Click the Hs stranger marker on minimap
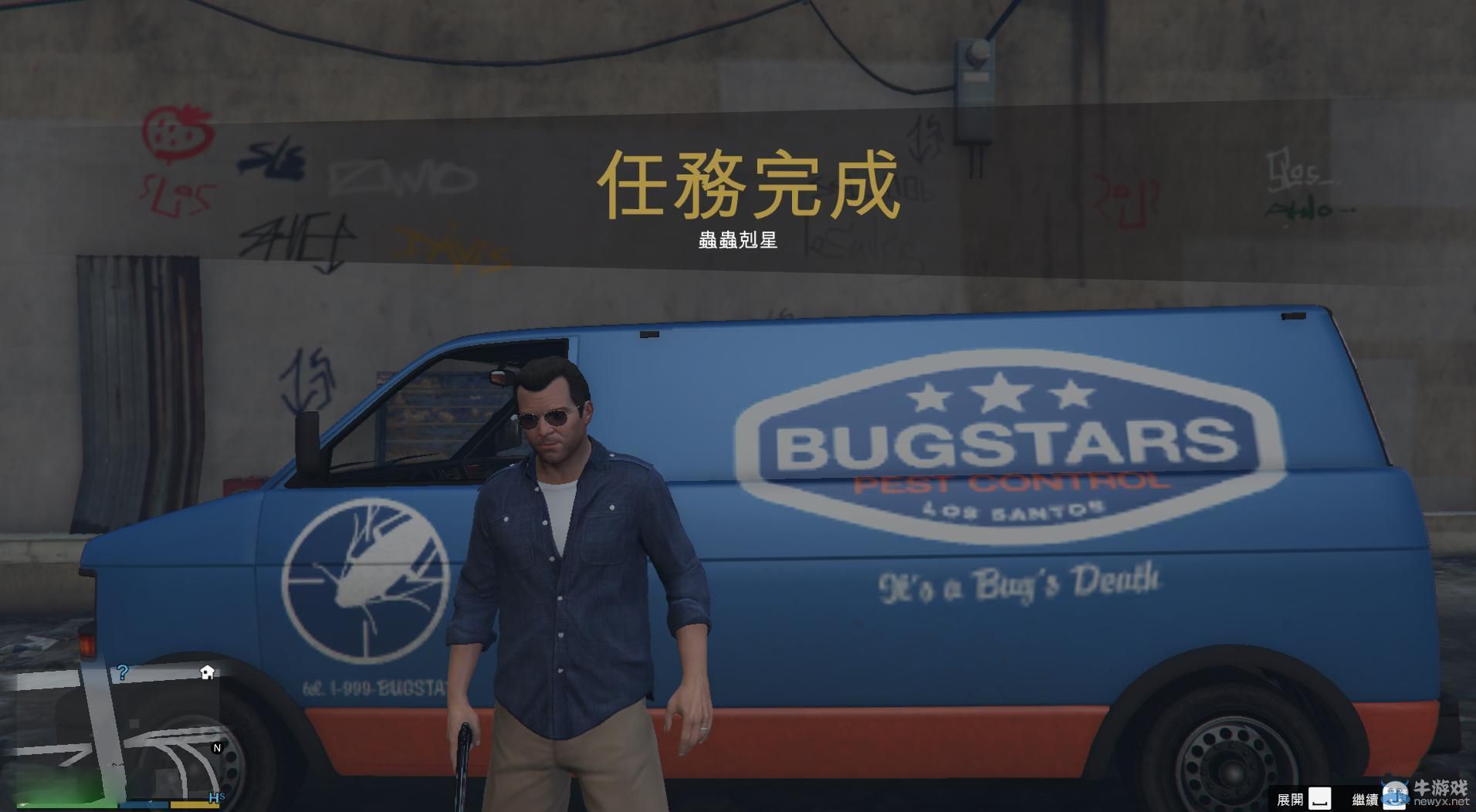 216,797
